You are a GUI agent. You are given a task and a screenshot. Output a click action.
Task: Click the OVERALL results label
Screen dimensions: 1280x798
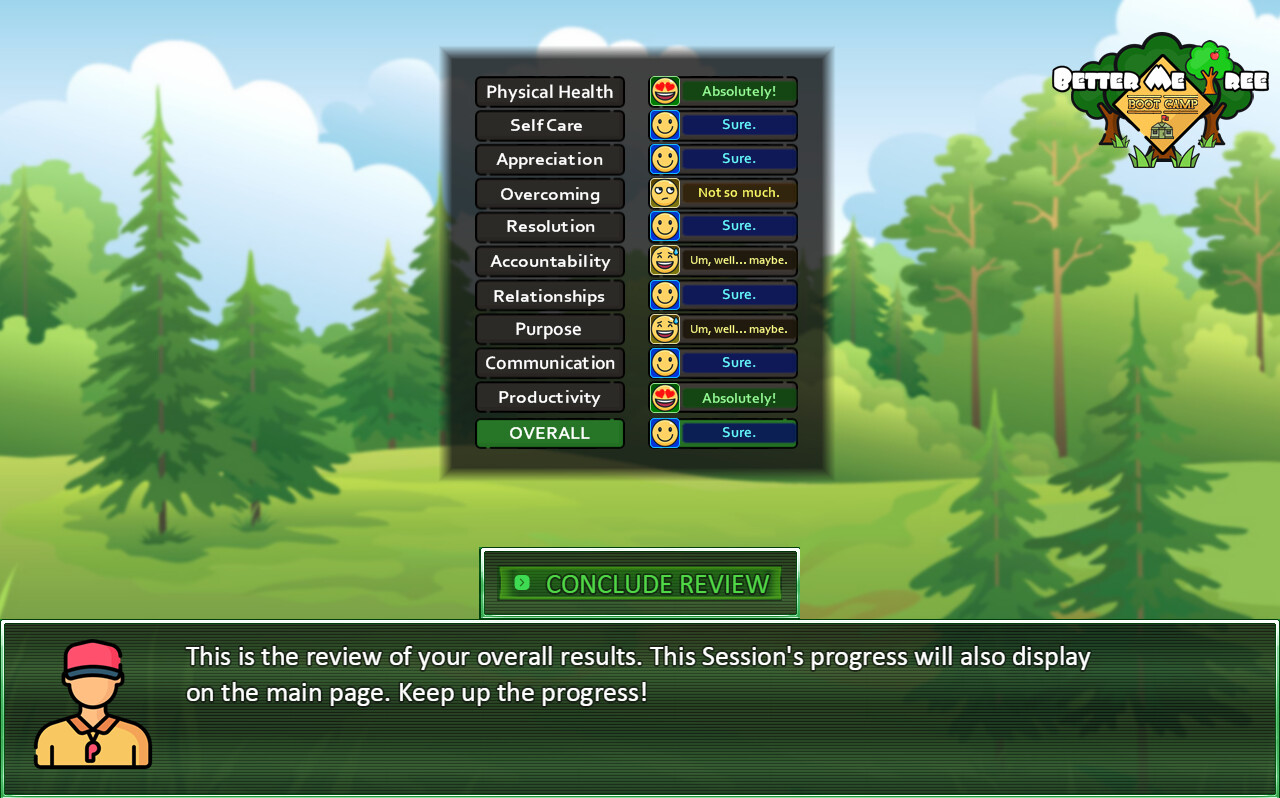tap(549, 432)
